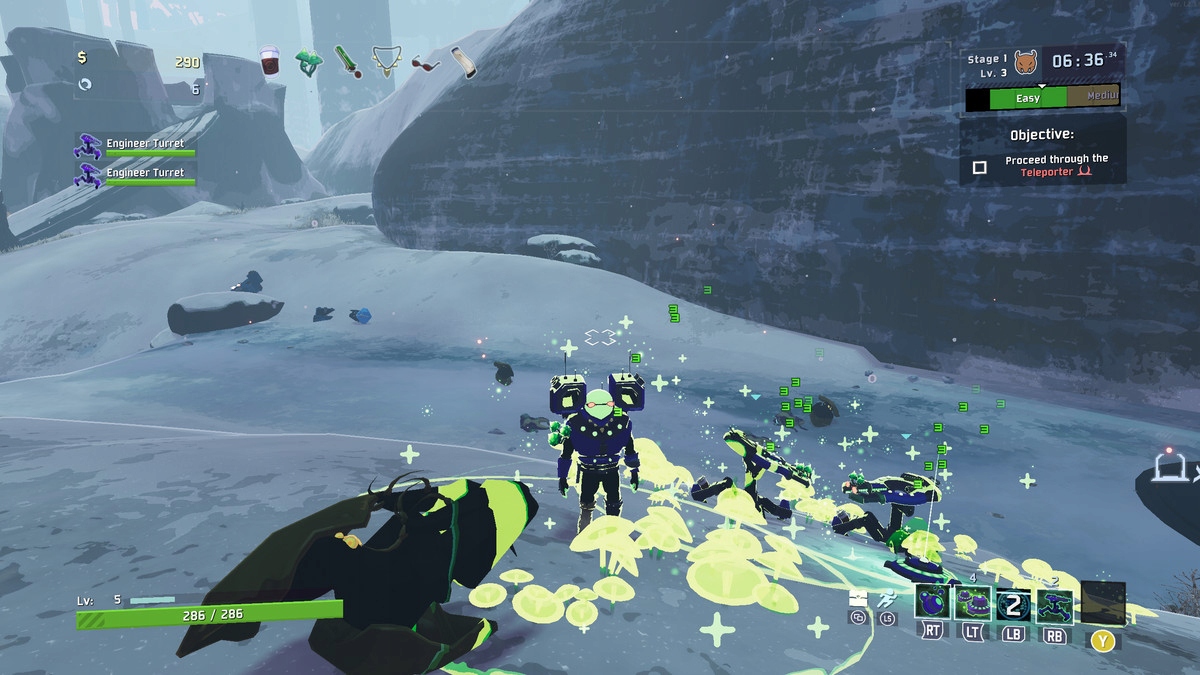This screenshot has height=675, width=1200.
Task: Toggle the sprint running-figure icon
Action: [886, 600]
